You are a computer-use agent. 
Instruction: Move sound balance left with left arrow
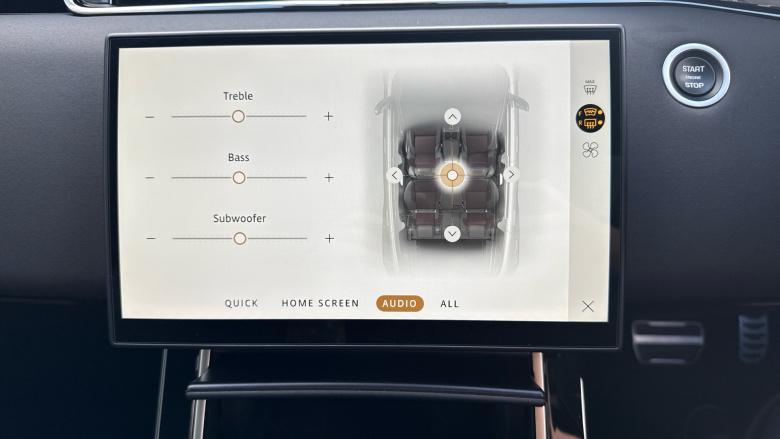pos(395,175)
